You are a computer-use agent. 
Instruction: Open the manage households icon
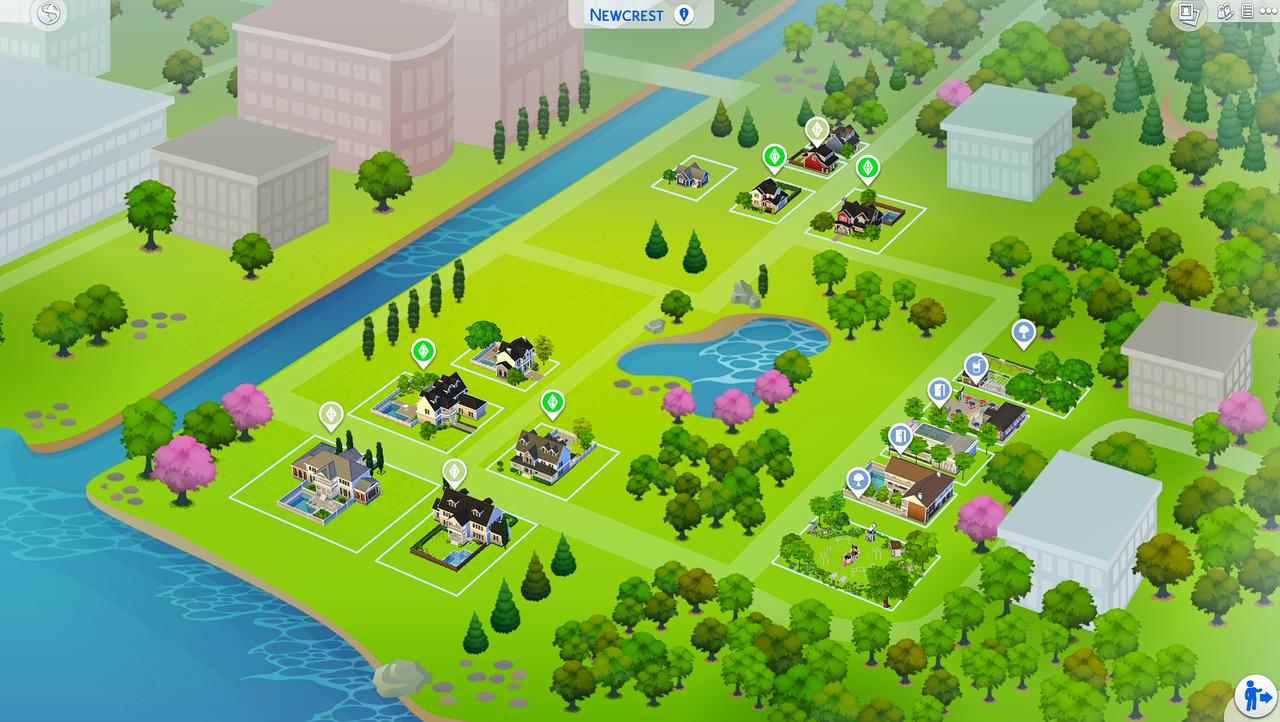coord(1226,12)
